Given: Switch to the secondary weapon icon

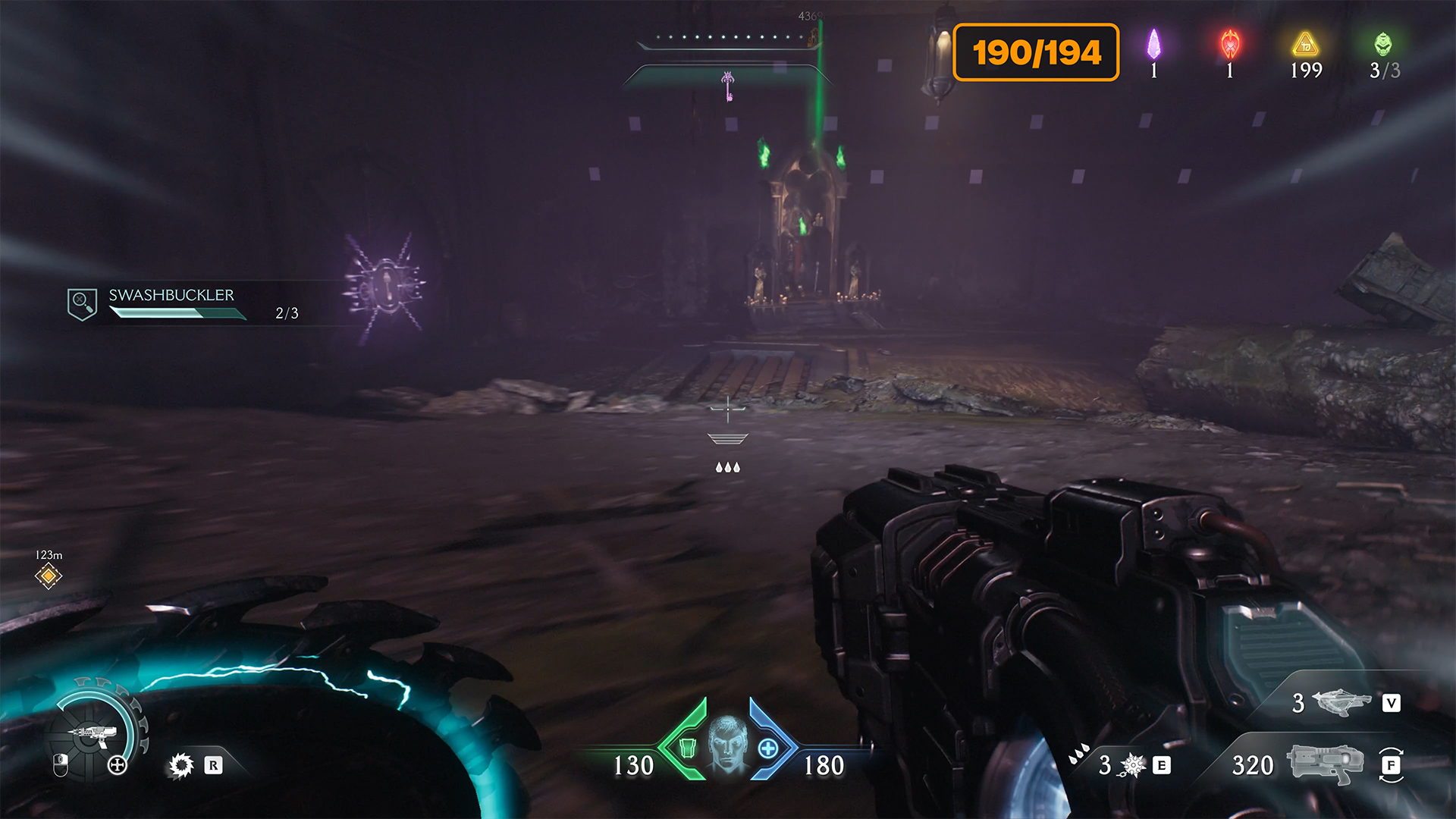Looking at the screenshot, I should point(1342,703).
